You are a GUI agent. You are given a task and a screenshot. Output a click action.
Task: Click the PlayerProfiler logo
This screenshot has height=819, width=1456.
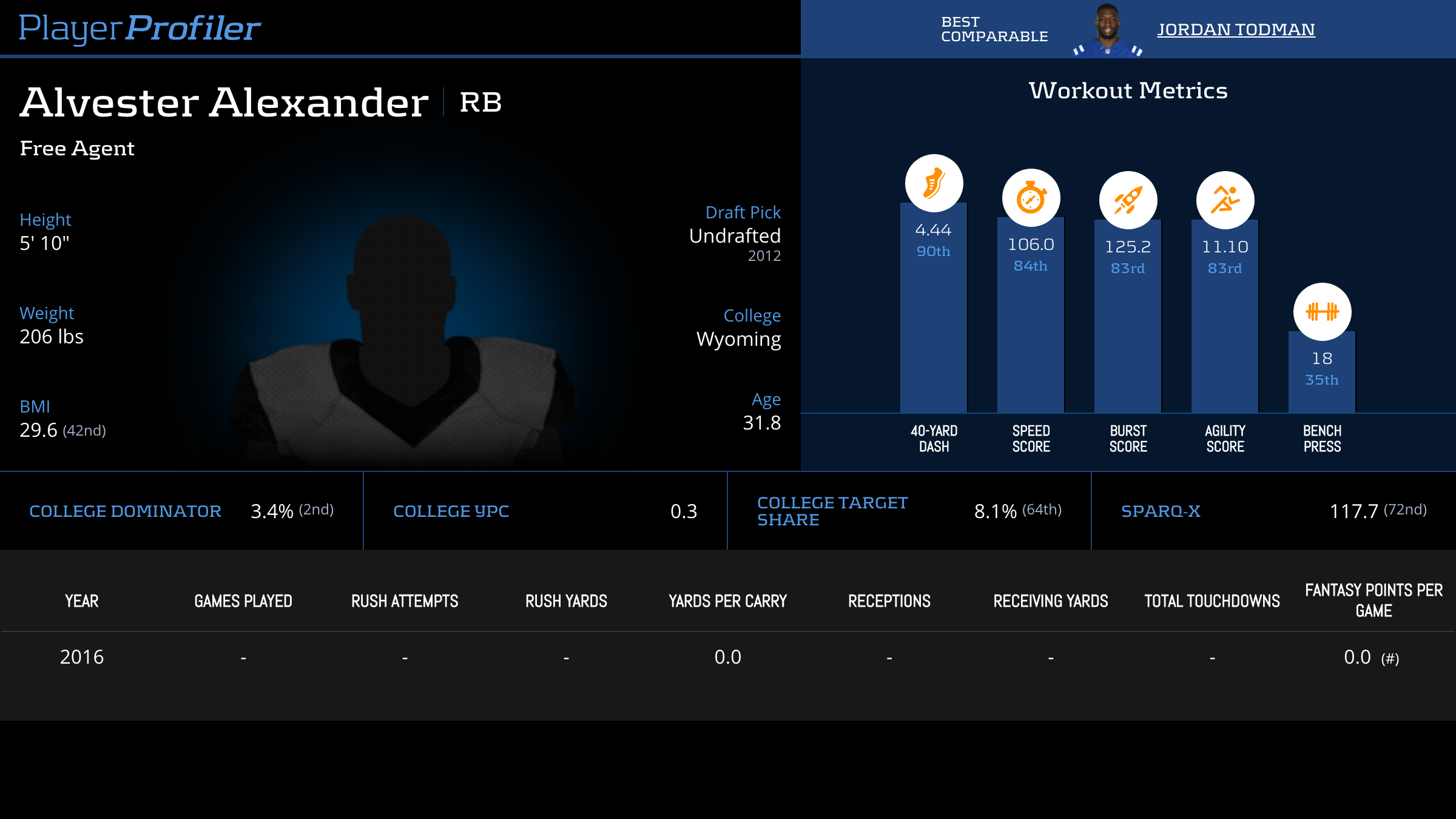140,28
